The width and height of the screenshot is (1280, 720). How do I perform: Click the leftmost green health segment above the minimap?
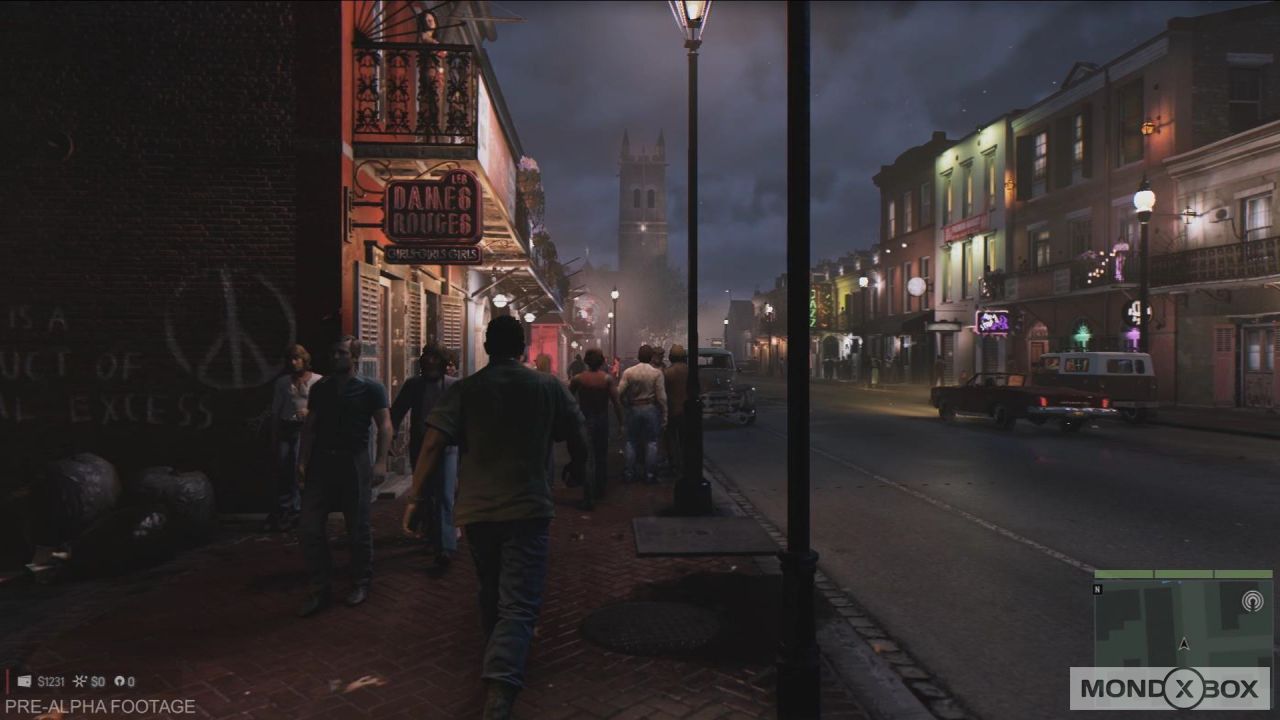(1123, 573)
